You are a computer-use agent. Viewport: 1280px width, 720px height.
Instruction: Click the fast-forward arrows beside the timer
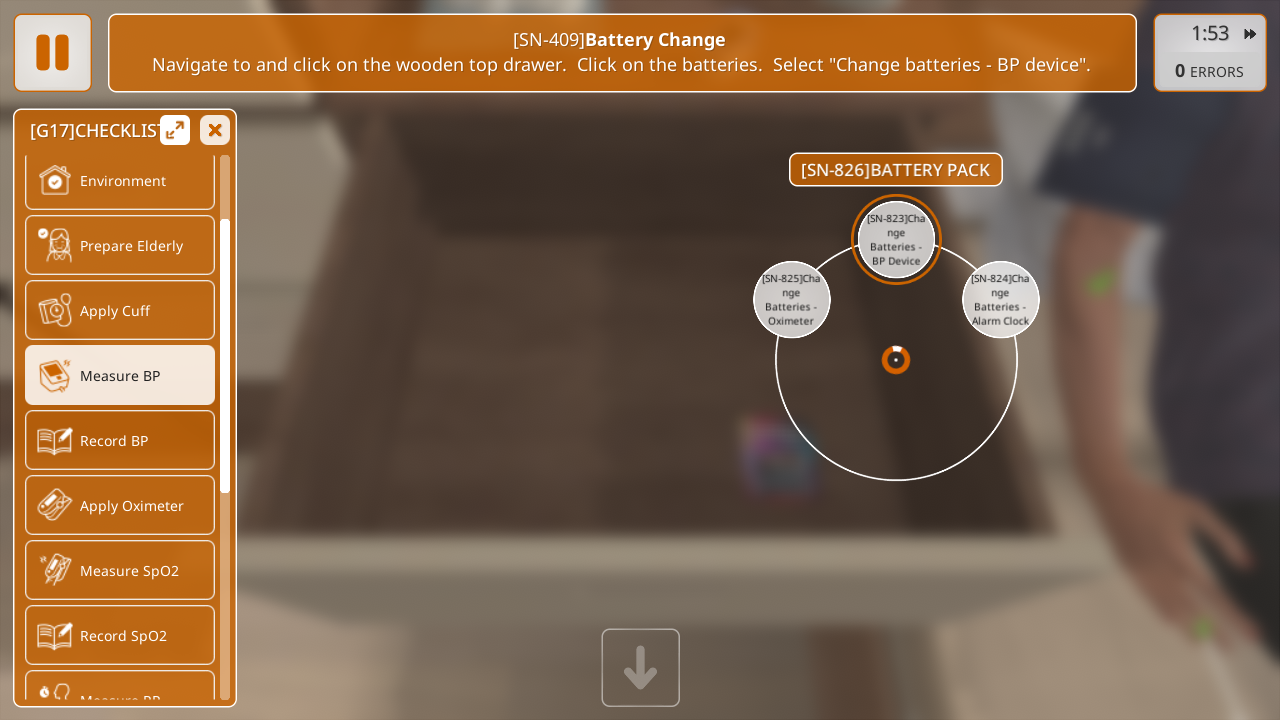click(1250, 34)
